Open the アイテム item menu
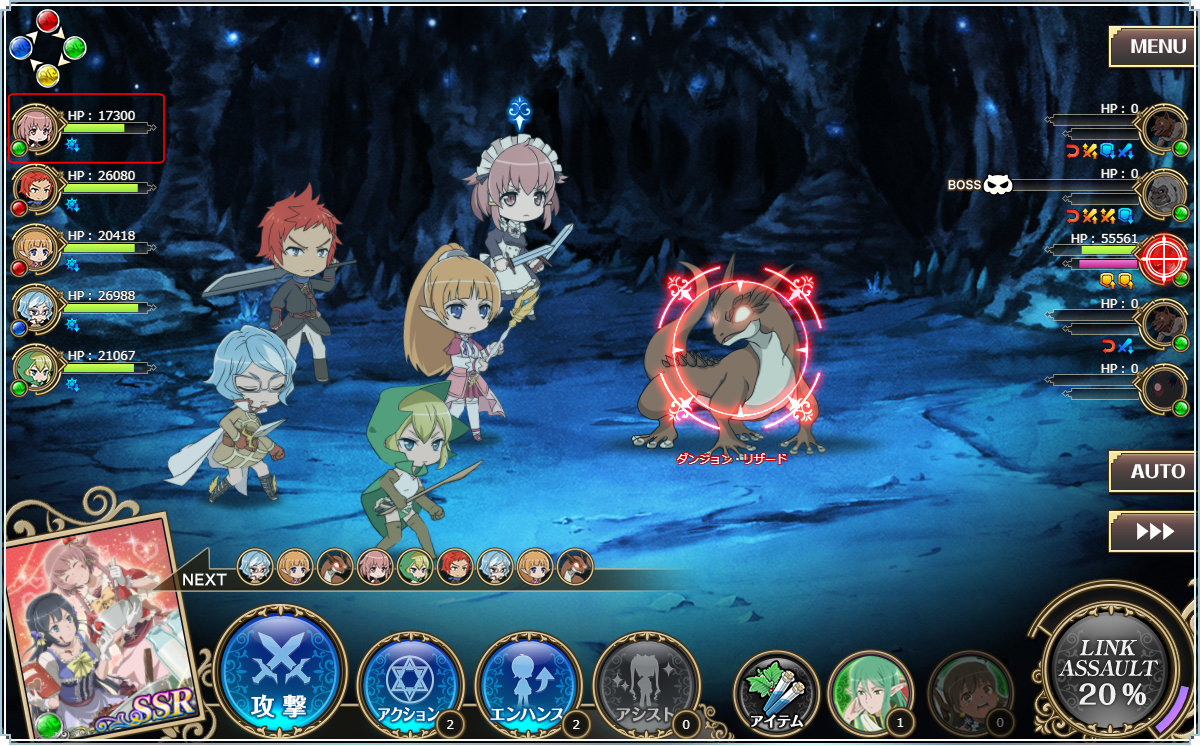 776,691
